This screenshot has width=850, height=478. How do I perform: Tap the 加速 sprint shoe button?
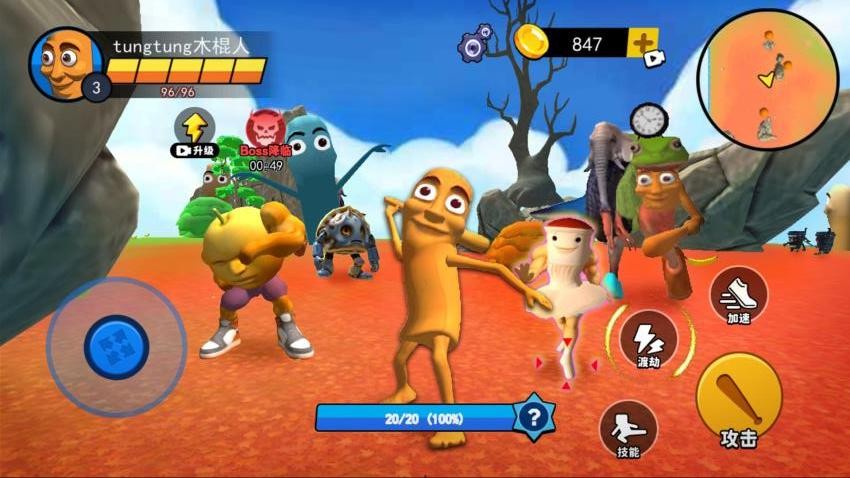pyautogui.click(x=739, y=294)
